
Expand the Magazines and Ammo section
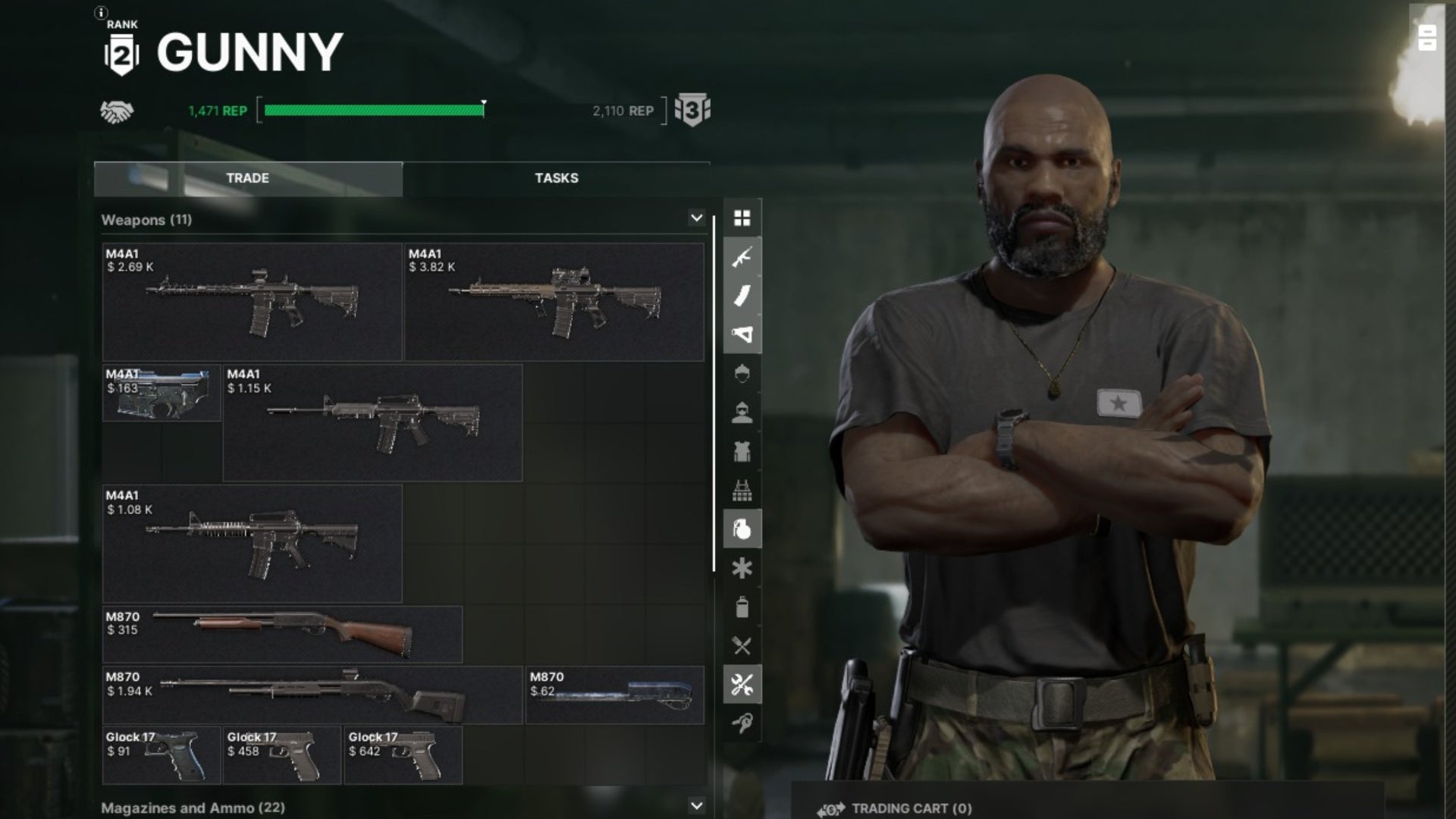pos(696,805)
